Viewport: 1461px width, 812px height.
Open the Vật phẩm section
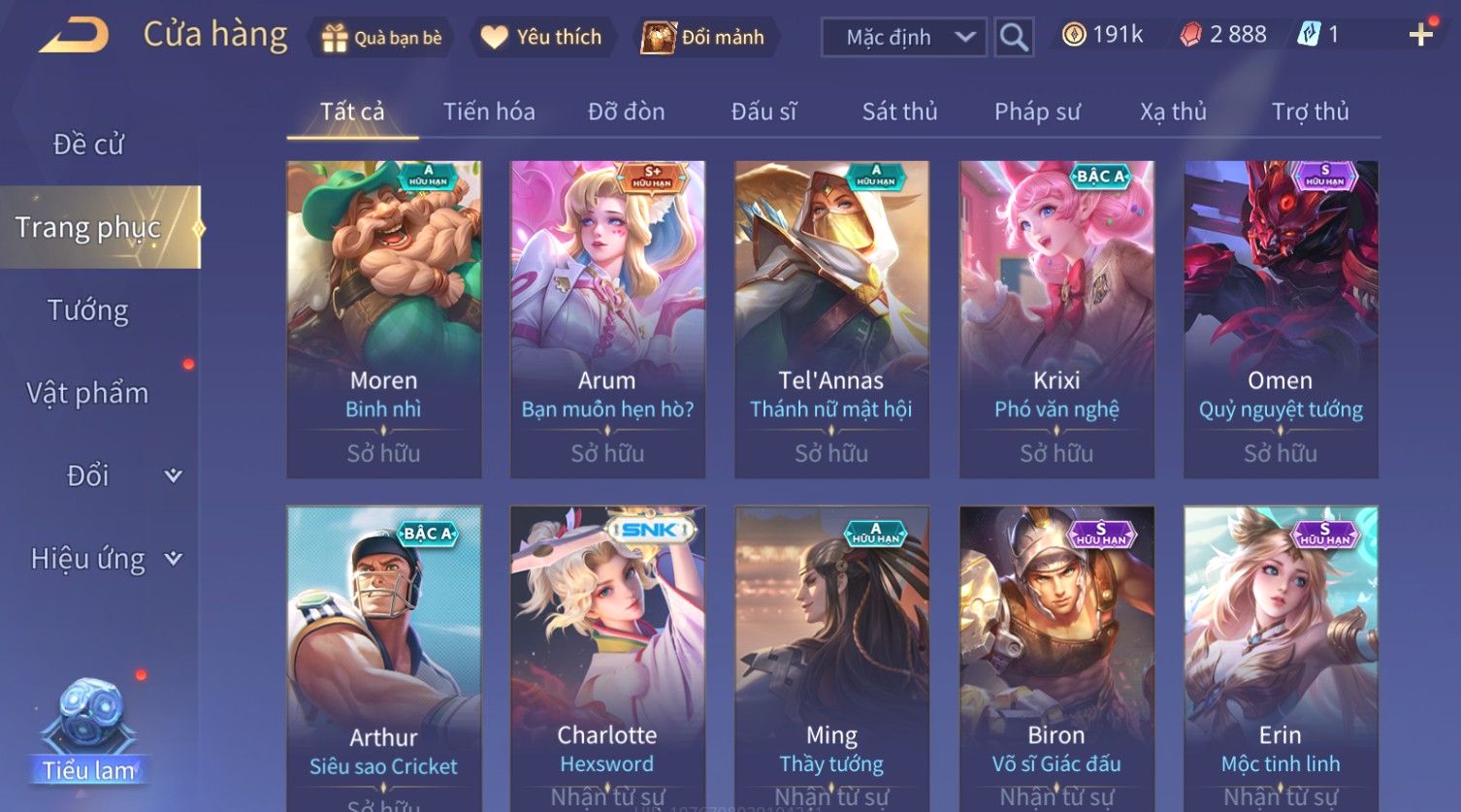(x=88, y=393)
